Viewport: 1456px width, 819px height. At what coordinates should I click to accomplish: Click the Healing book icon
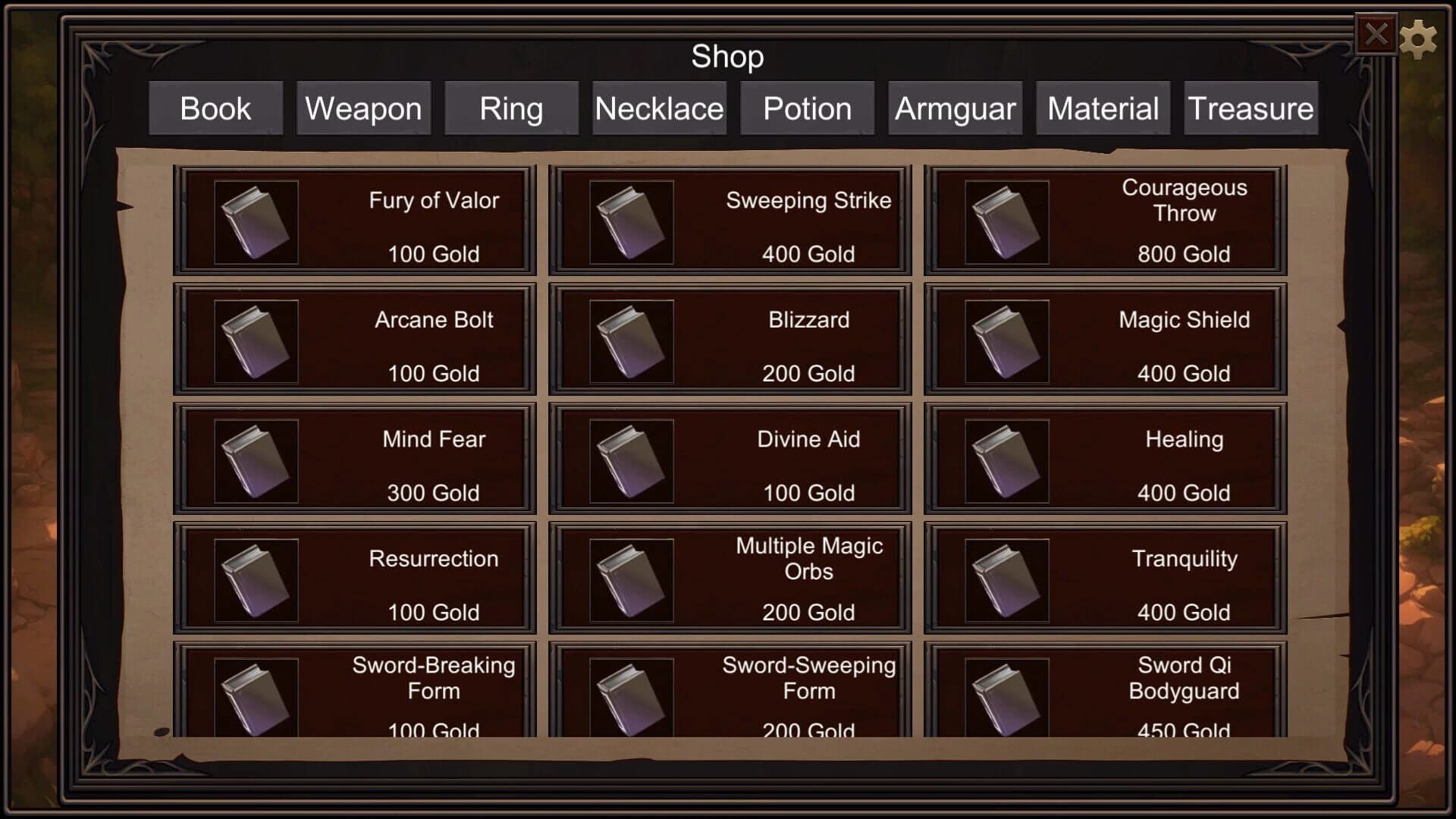pos(1005,459)
